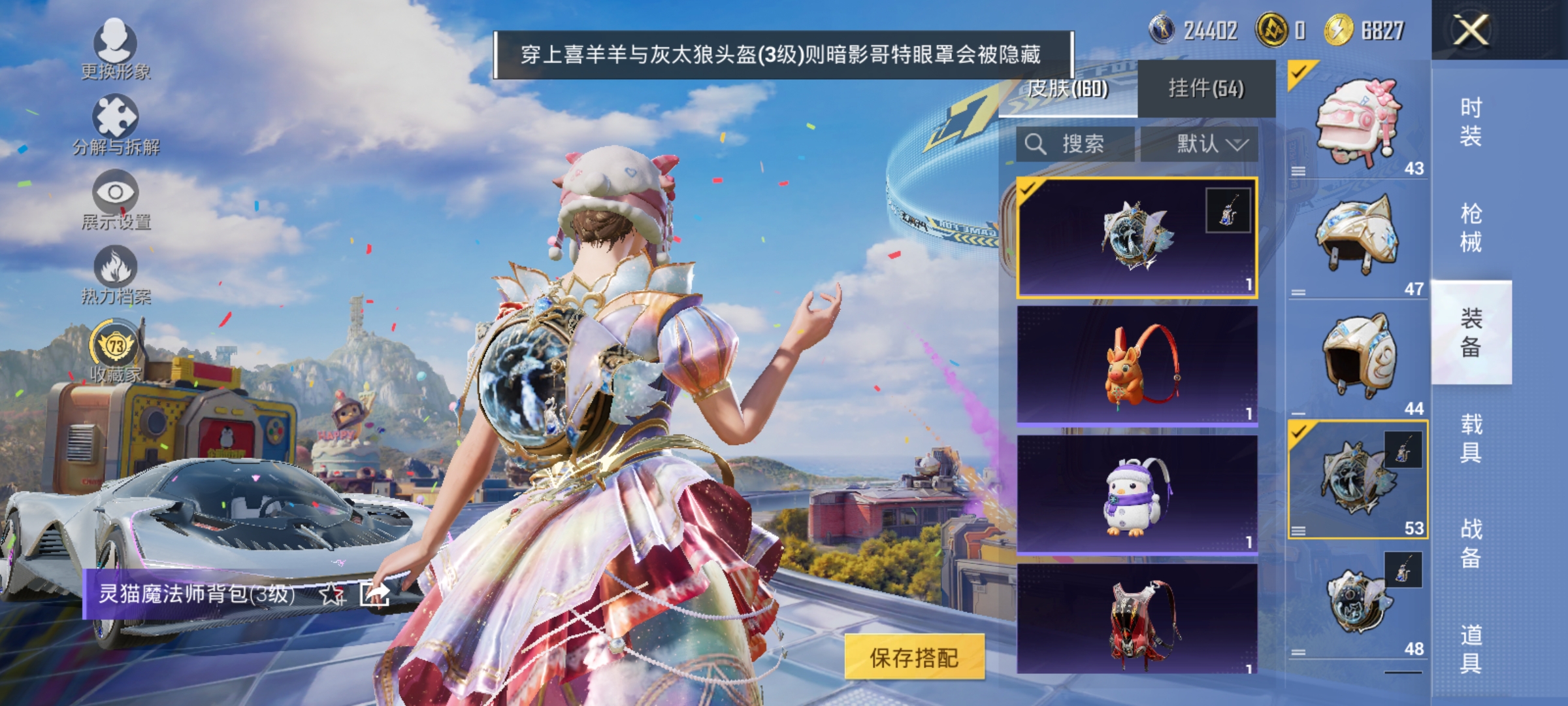Open the search 搜索 field

tap(1075, 145)
